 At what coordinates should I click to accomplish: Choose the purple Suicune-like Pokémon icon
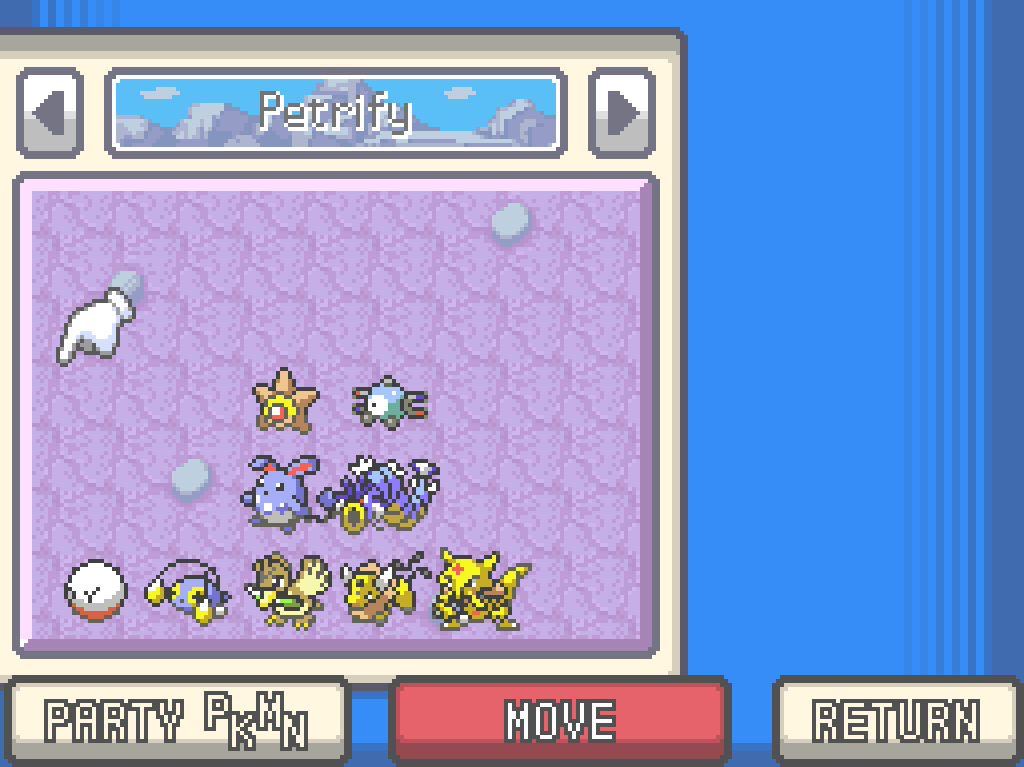click(382, 492)
